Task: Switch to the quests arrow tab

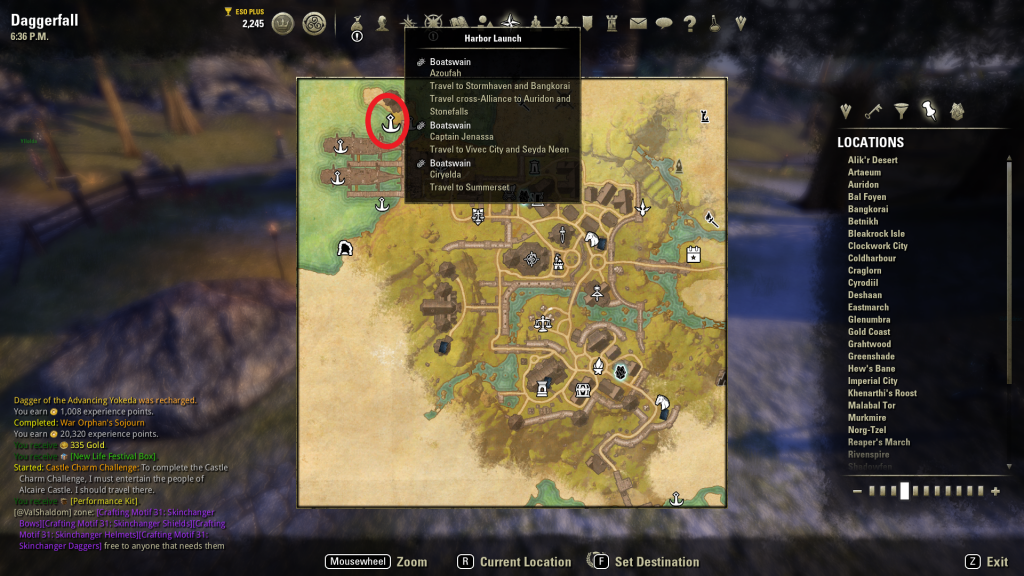Action: coord(847,111)
